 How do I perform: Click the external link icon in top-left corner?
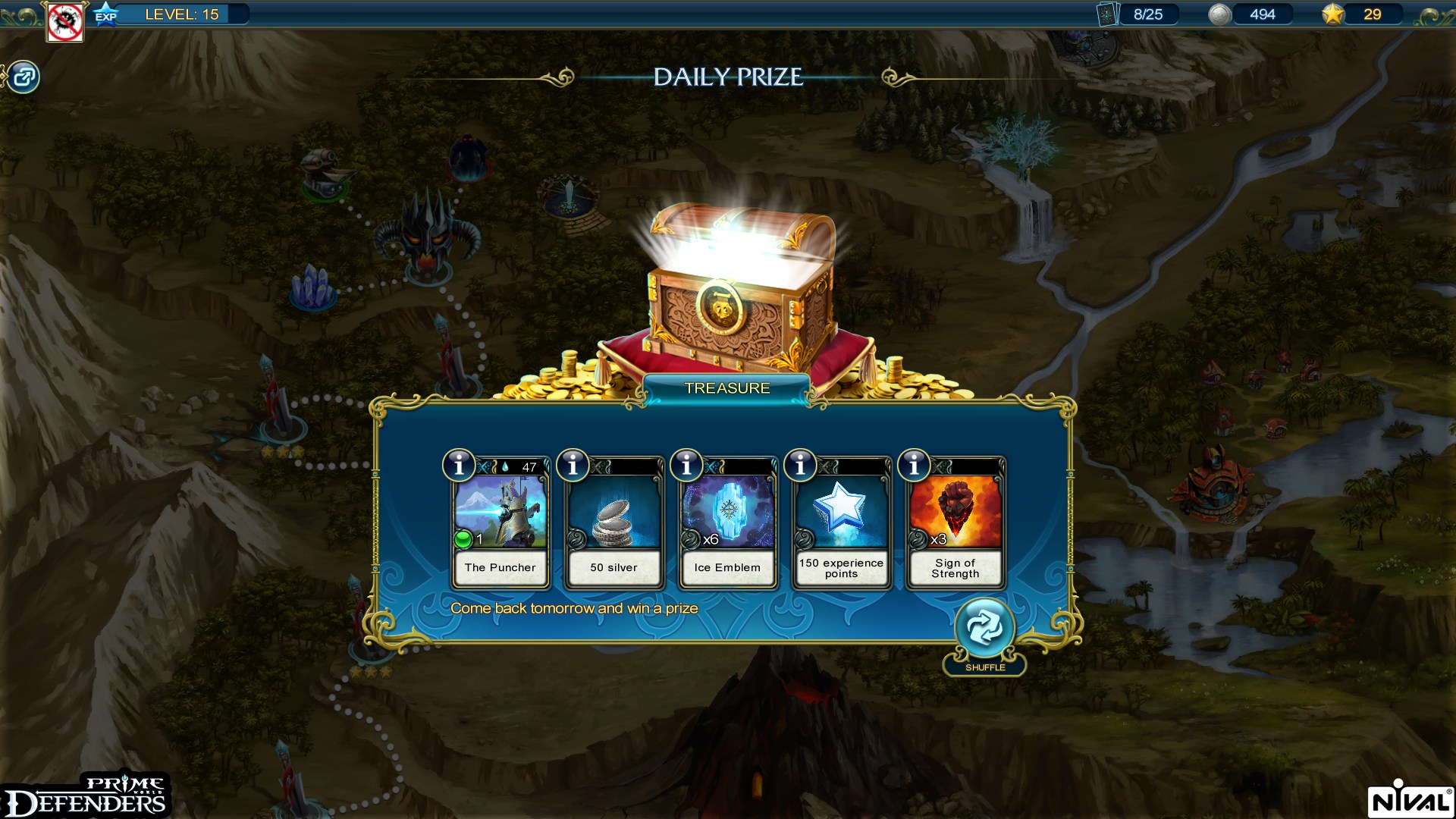tap(24, 77)
